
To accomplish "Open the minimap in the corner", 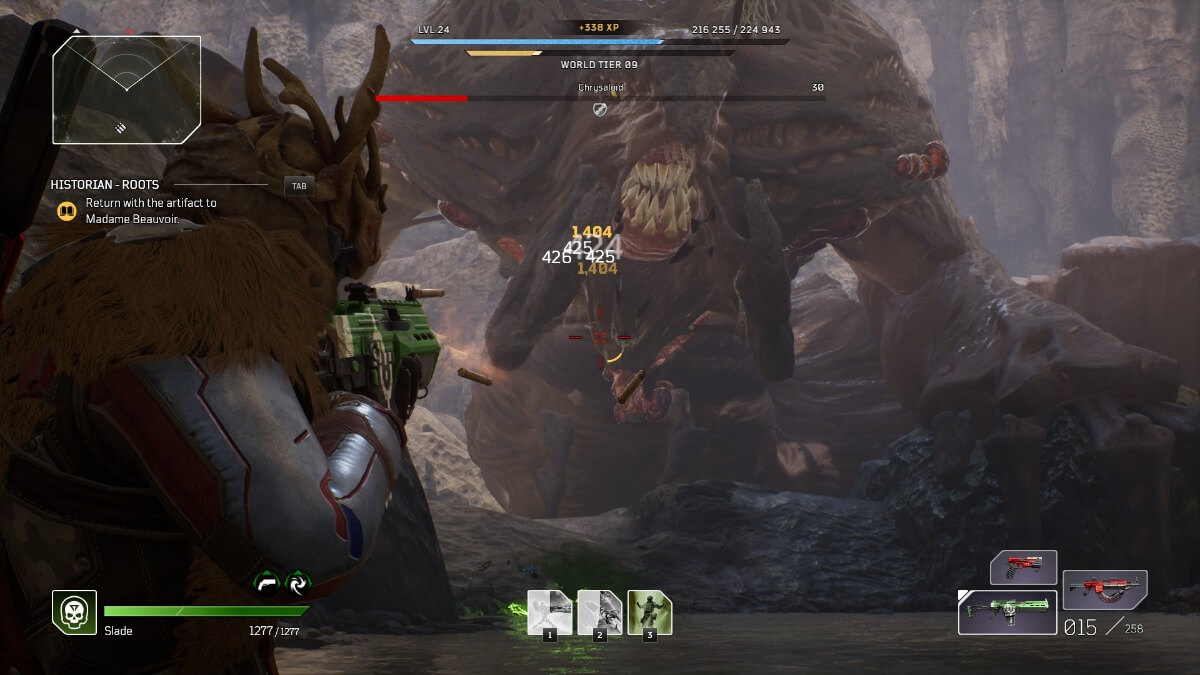I will coord(127,90).
